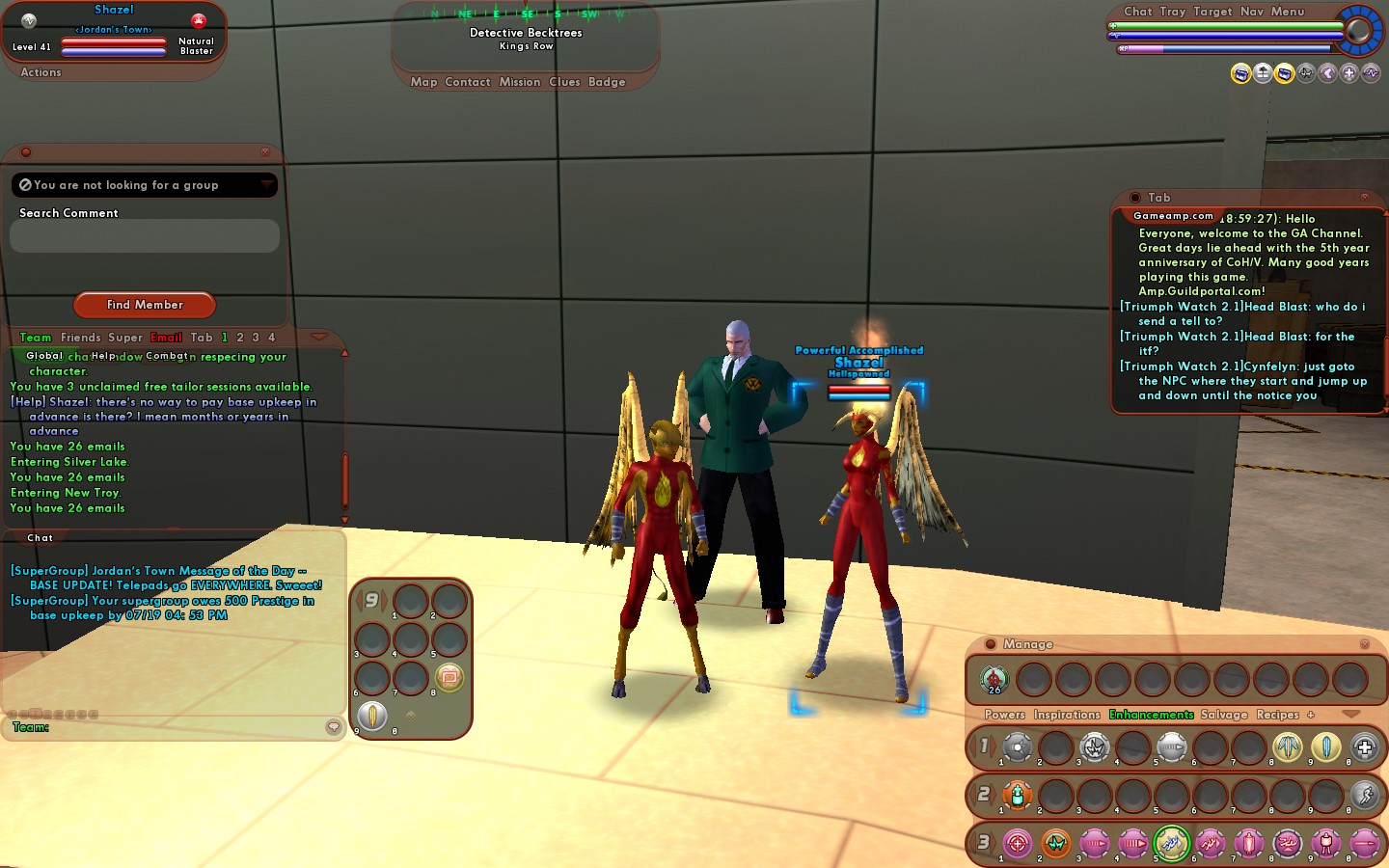Select the Help chat channel tab

(x=103, y=356)
